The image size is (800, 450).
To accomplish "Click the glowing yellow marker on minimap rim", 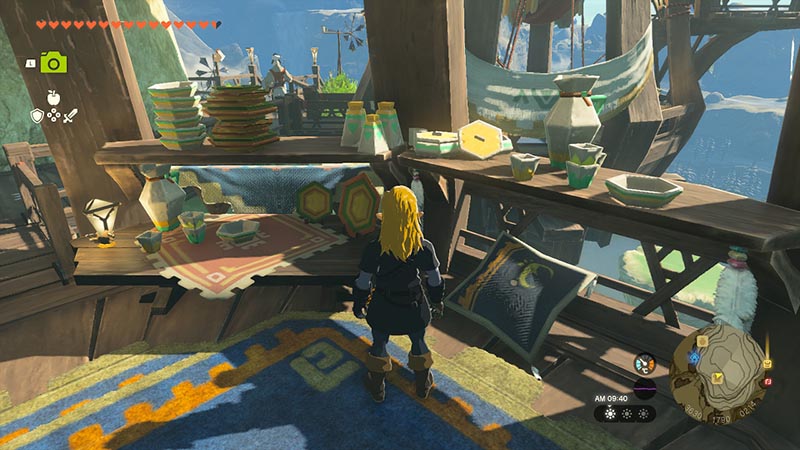I will [767, 363].
